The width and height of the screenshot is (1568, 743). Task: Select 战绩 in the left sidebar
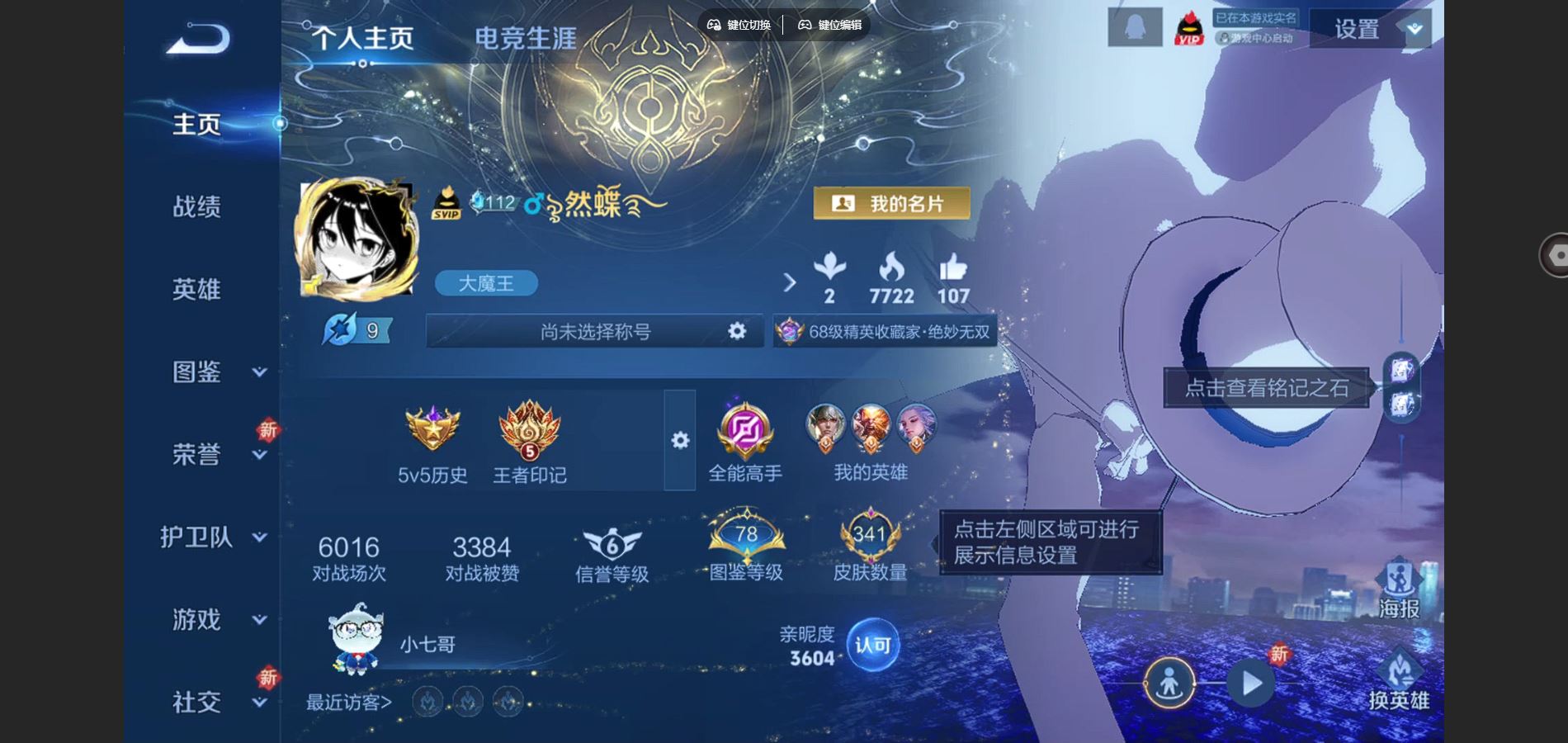[196, 208]
